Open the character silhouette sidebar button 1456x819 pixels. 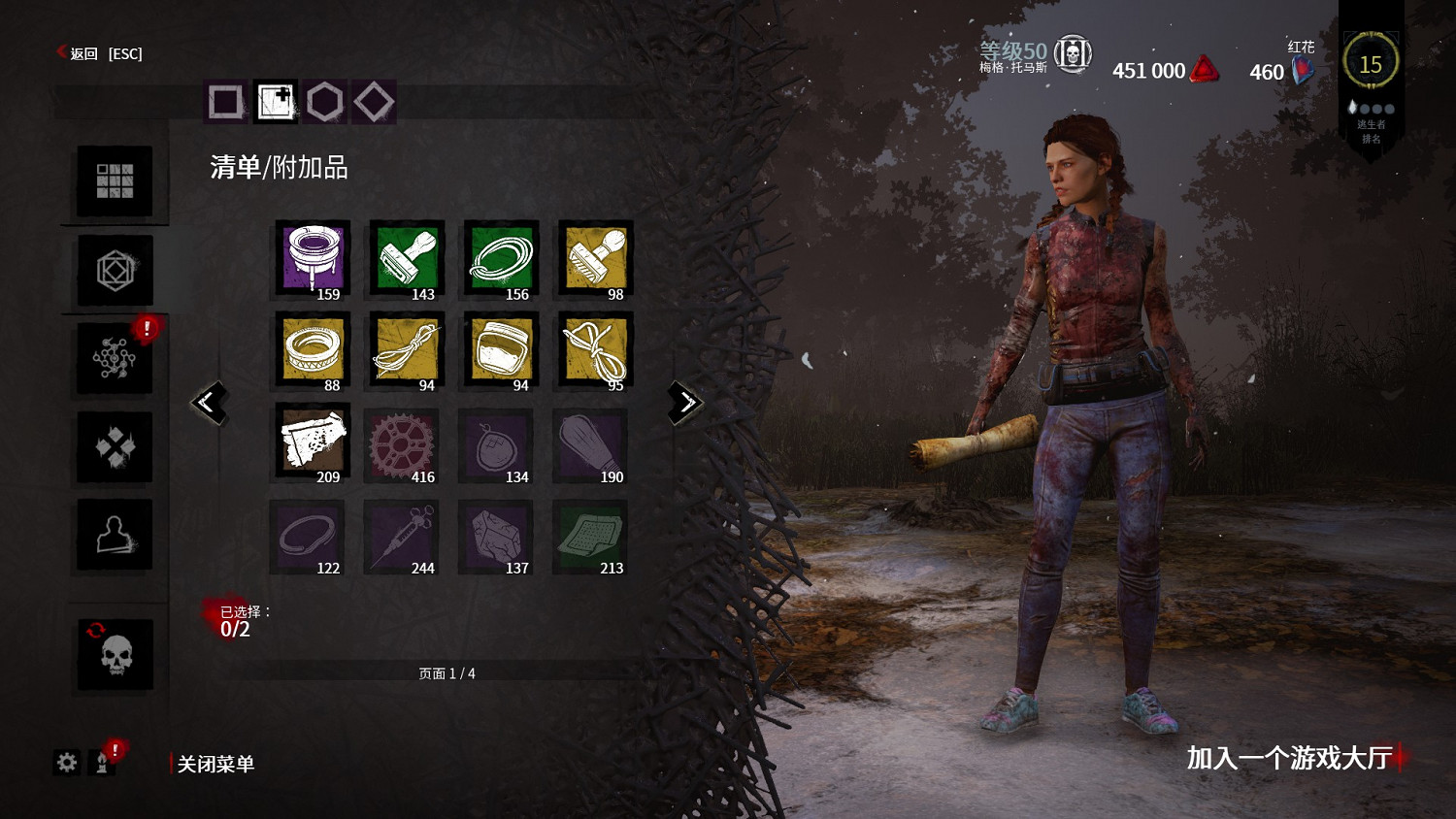(115, 535)
